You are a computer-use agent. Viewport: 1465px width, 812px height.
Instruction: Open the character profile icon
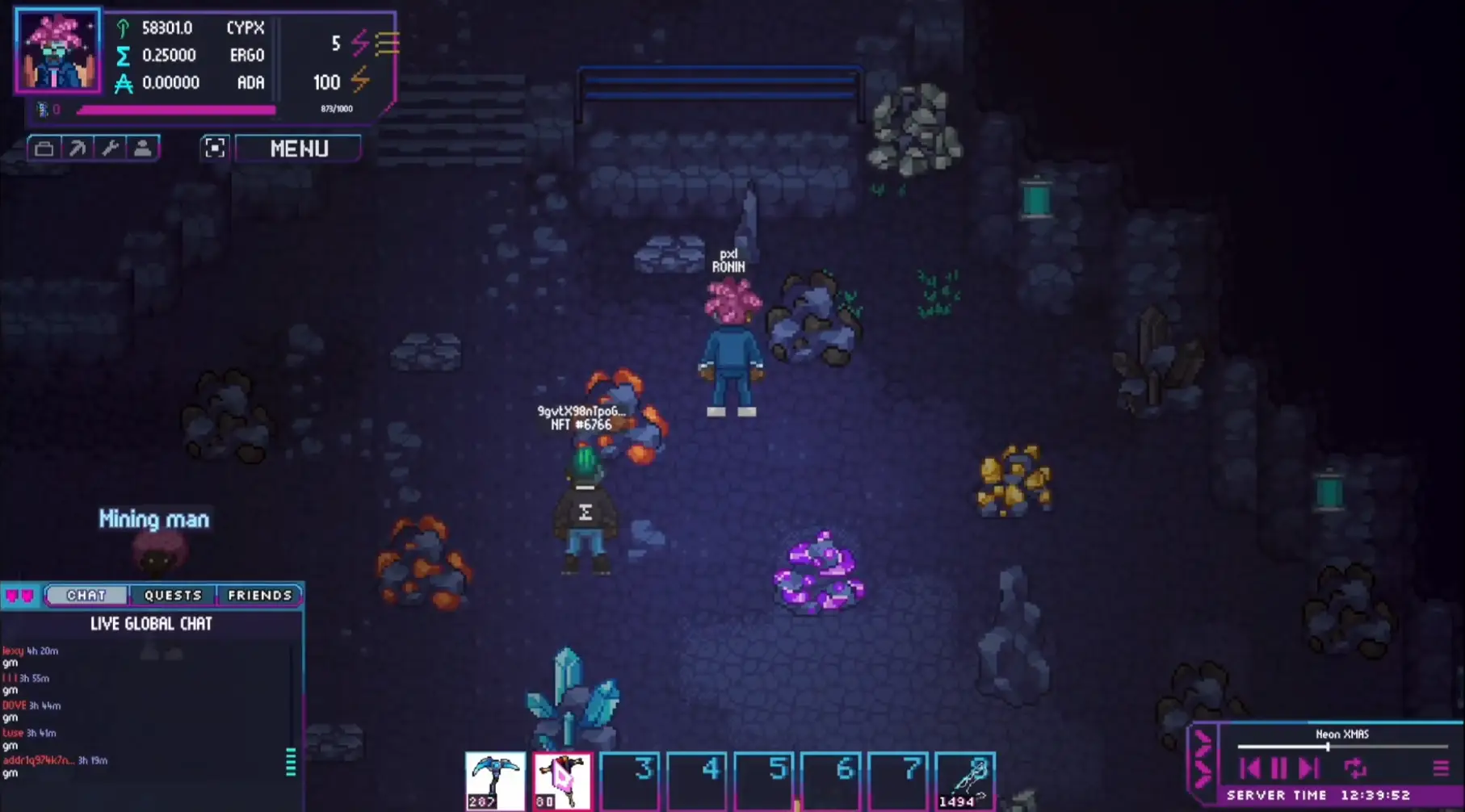143,148
